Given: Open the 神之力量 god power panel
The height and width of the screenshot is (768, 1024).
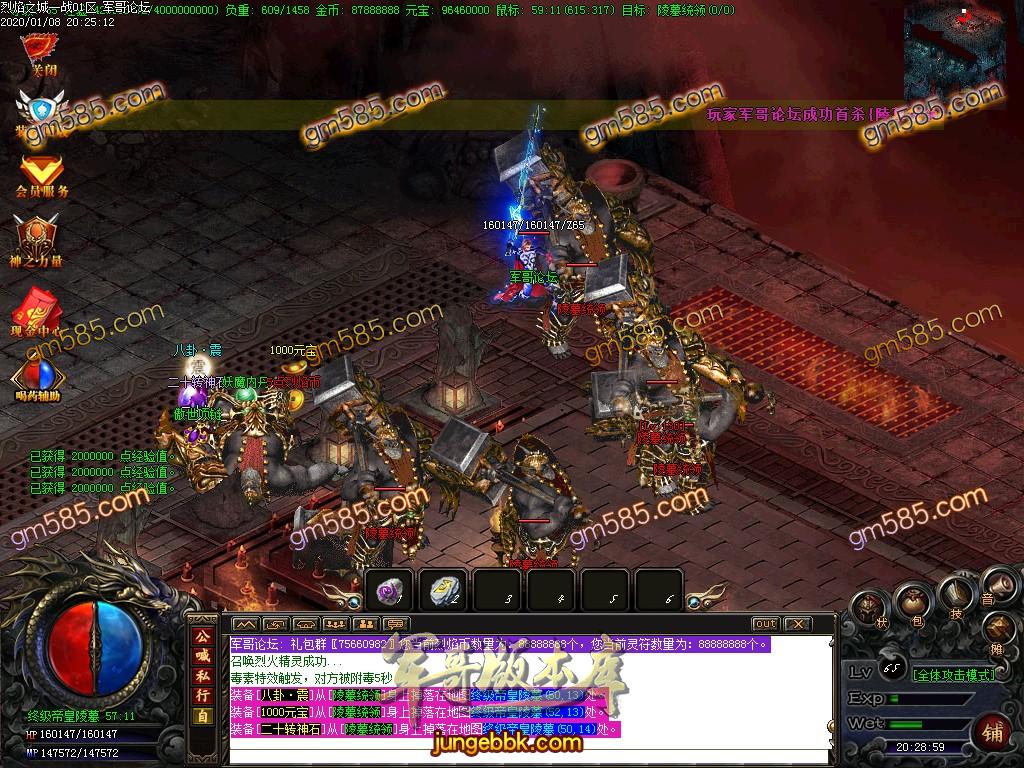Looking at the screenshot, I should pyautogui.click(x=37, y=240).
